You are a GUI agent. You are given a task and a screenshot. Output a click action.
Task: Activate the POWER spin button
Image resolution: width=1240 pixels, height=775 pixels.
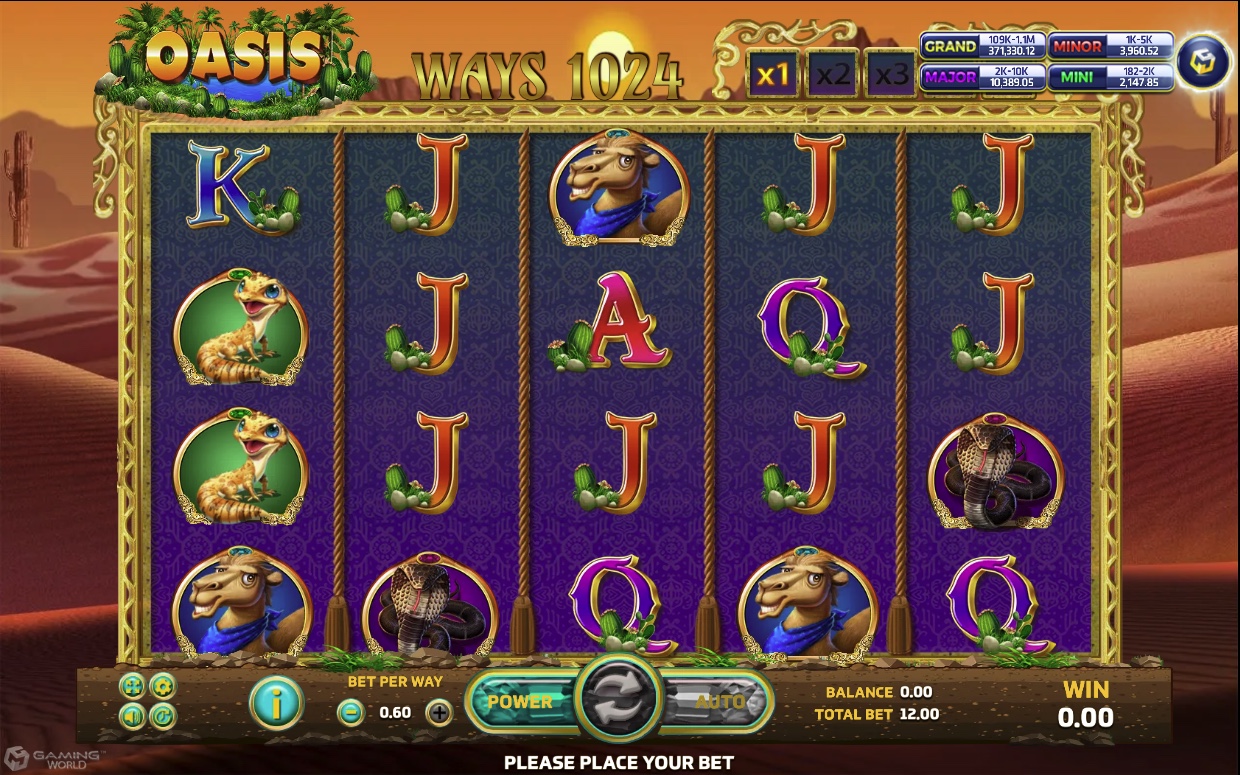coord(520,701)
